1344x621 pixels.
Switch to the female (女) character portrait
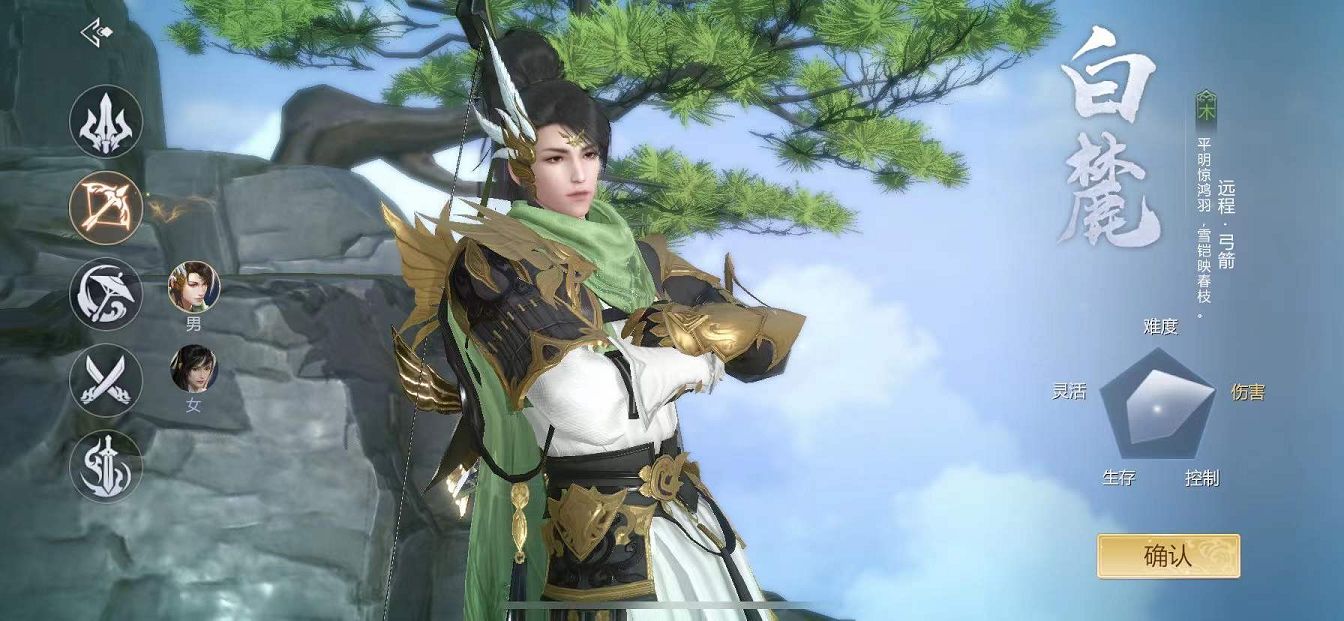click(x=194, y=369)
